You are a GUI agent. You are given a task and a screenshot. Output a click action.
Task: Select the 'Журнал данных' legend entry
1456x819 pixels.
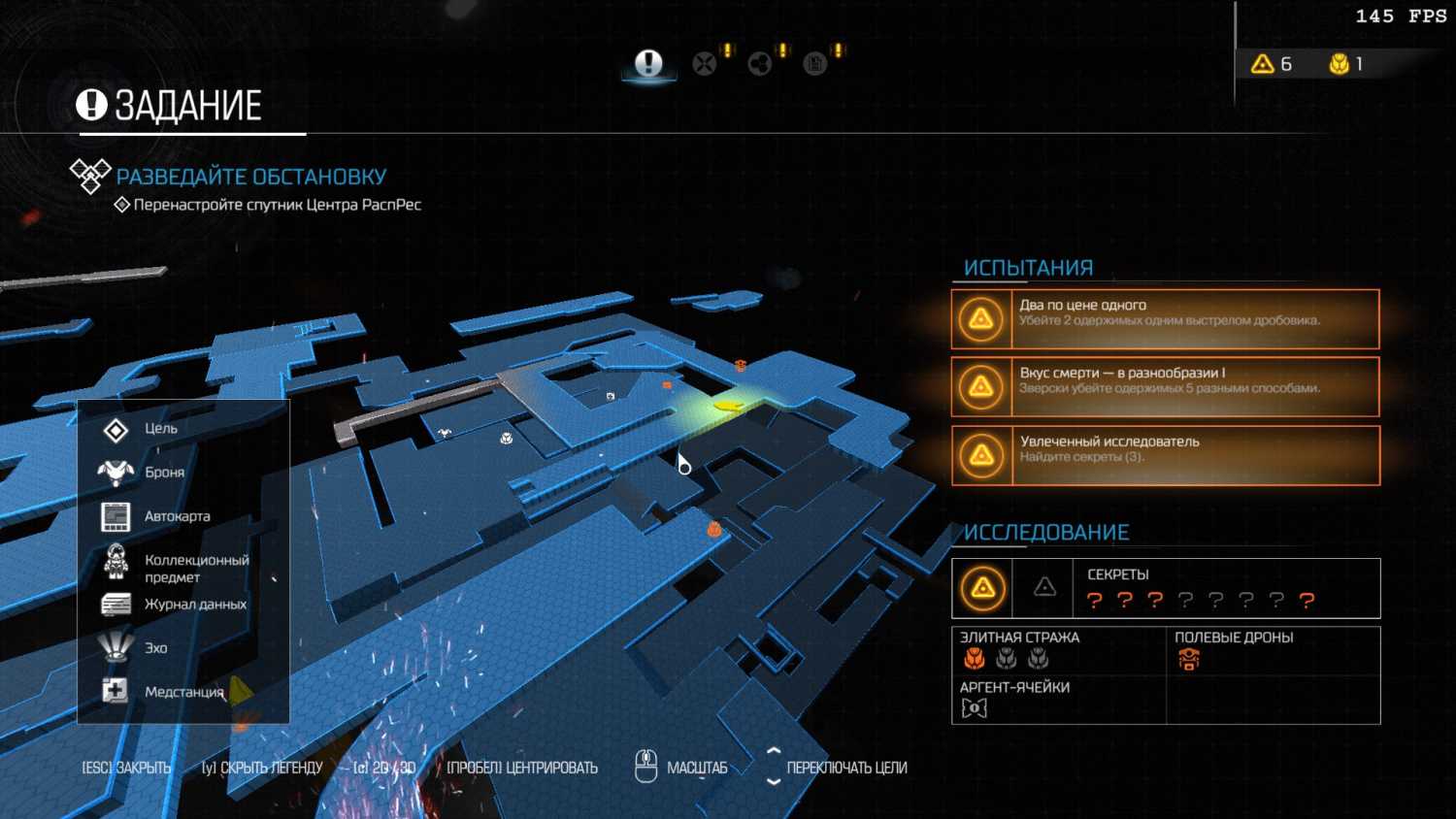tap(195, 605)
